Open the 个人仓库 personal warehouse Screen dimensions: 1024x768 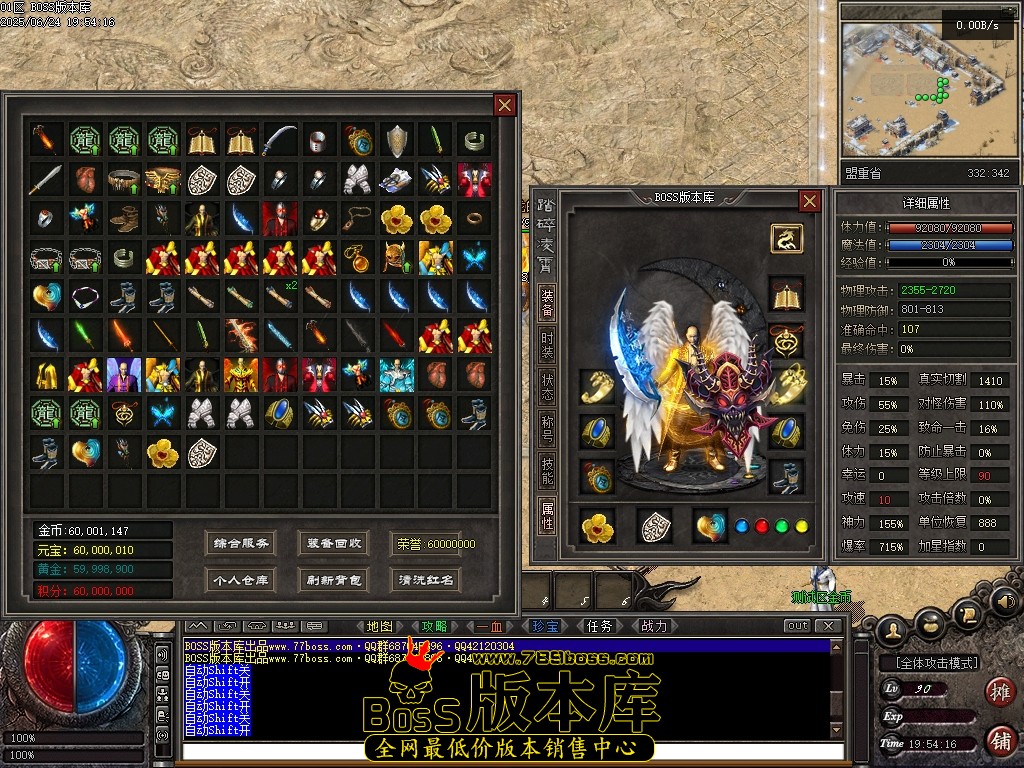point(240,580)
